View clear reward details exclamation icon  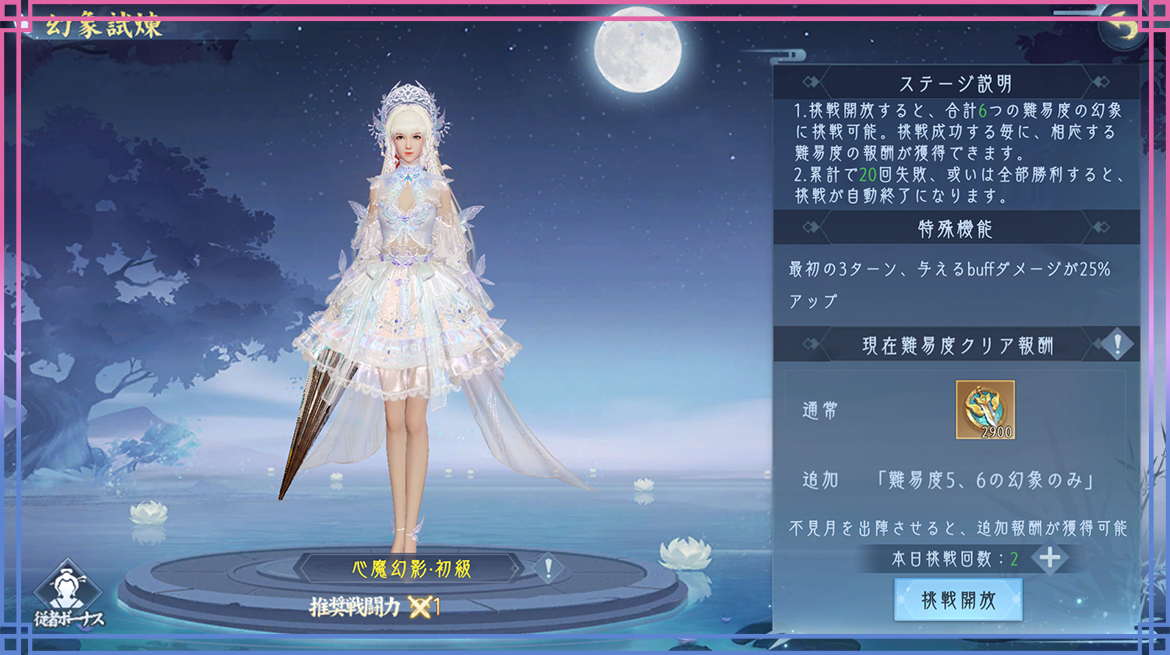click(1117, 345)
